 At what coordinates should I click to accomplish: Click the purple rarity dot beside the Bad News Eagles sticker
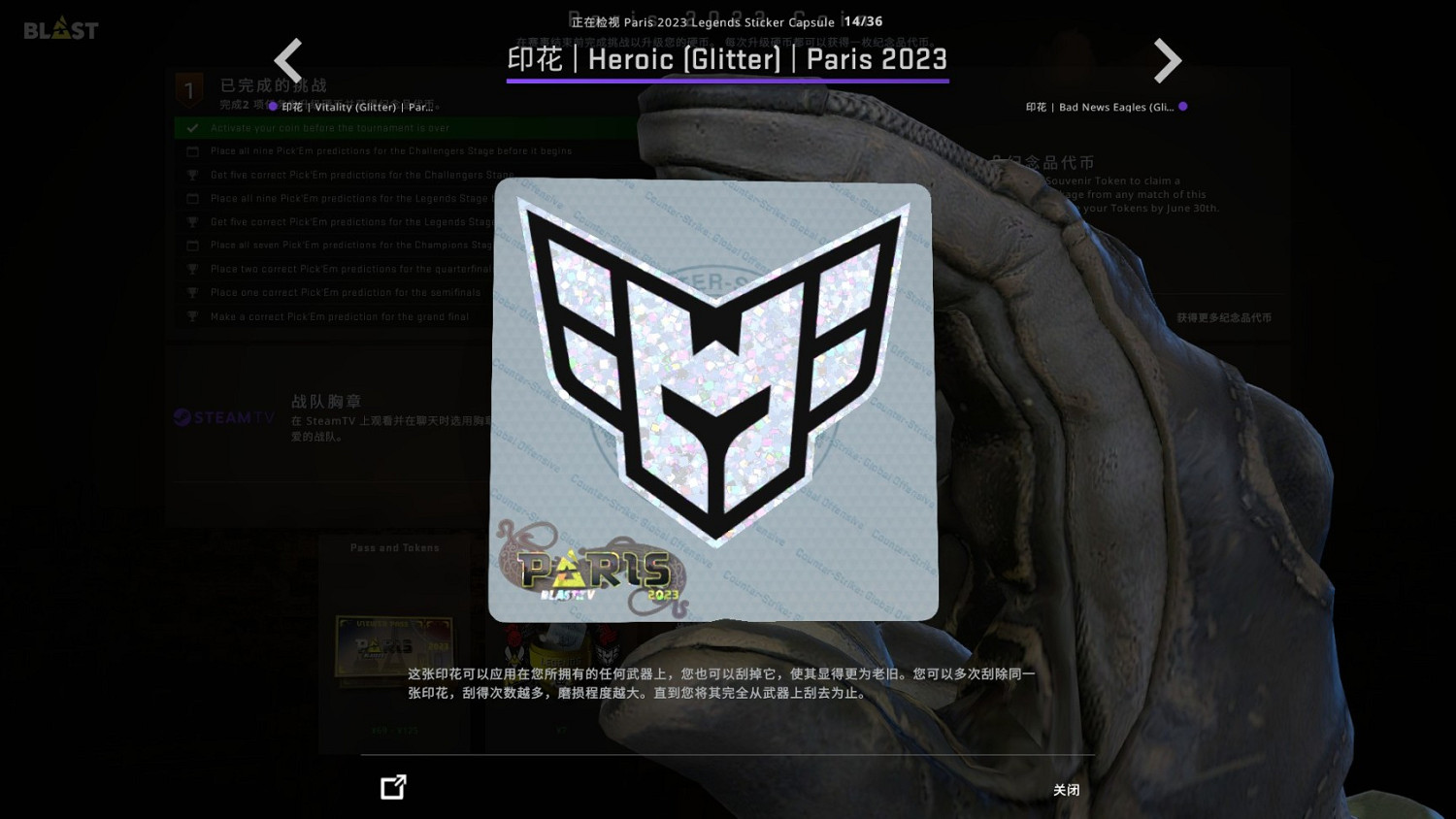coord(1183,107)
